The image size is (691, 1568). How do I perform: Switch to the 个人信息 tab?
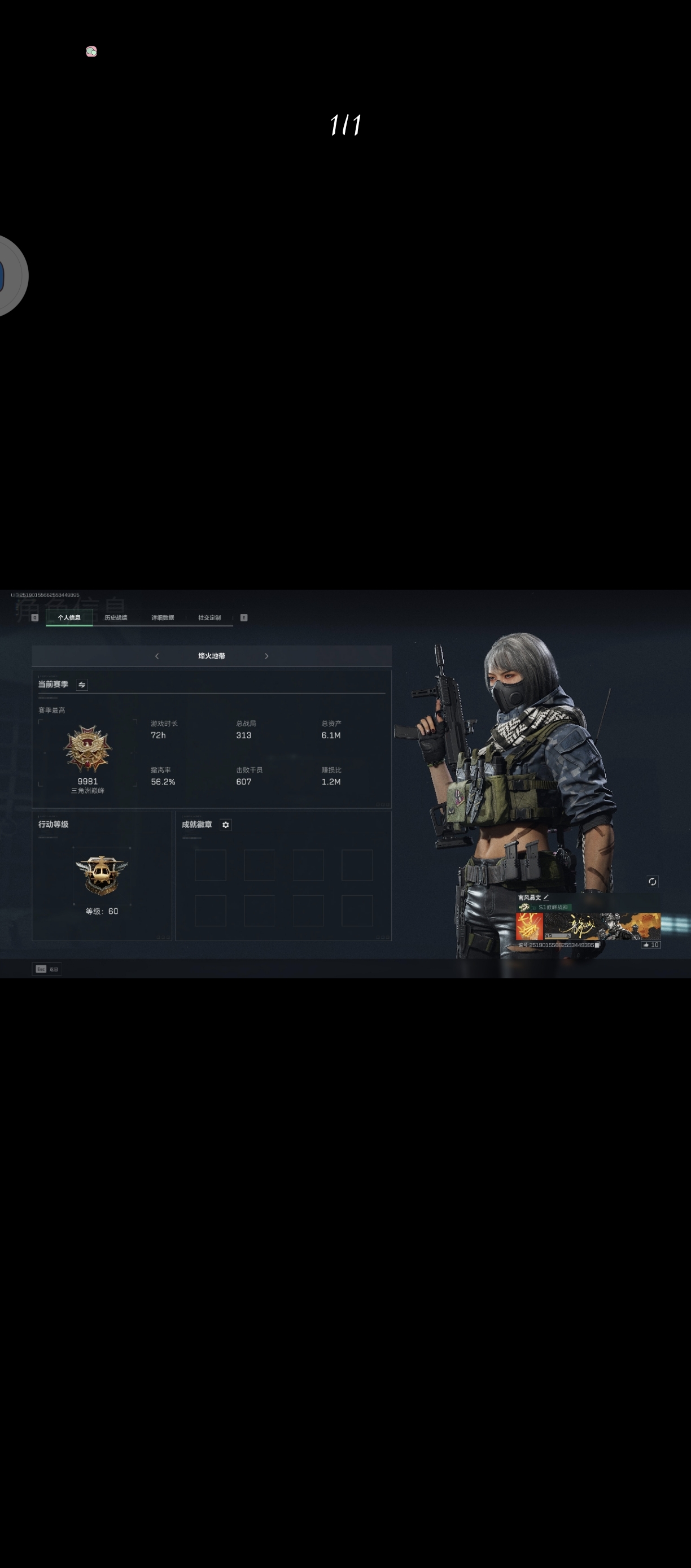pos(69,617)
